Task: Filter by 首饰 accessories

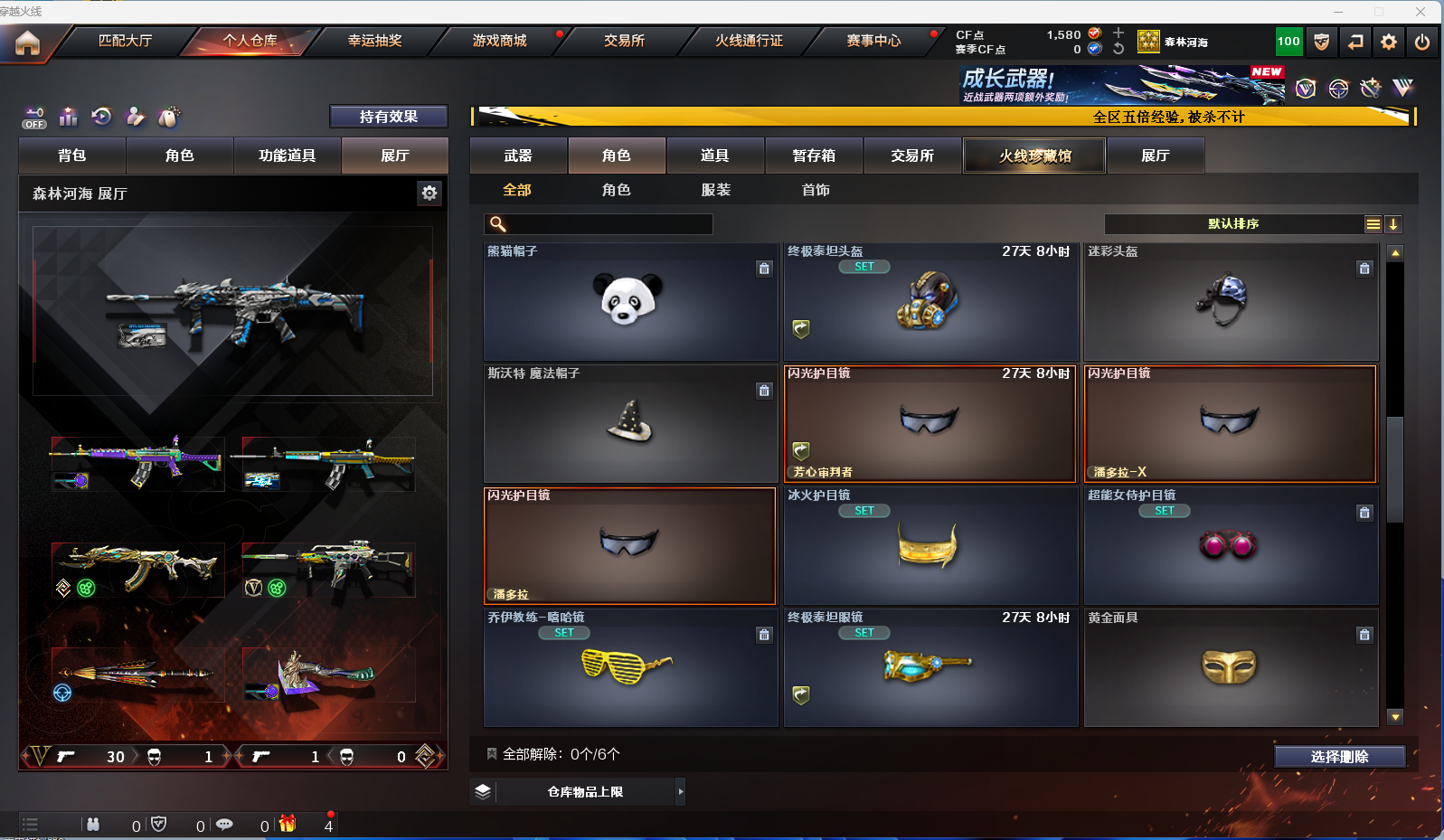Action: tap(816, 190)
